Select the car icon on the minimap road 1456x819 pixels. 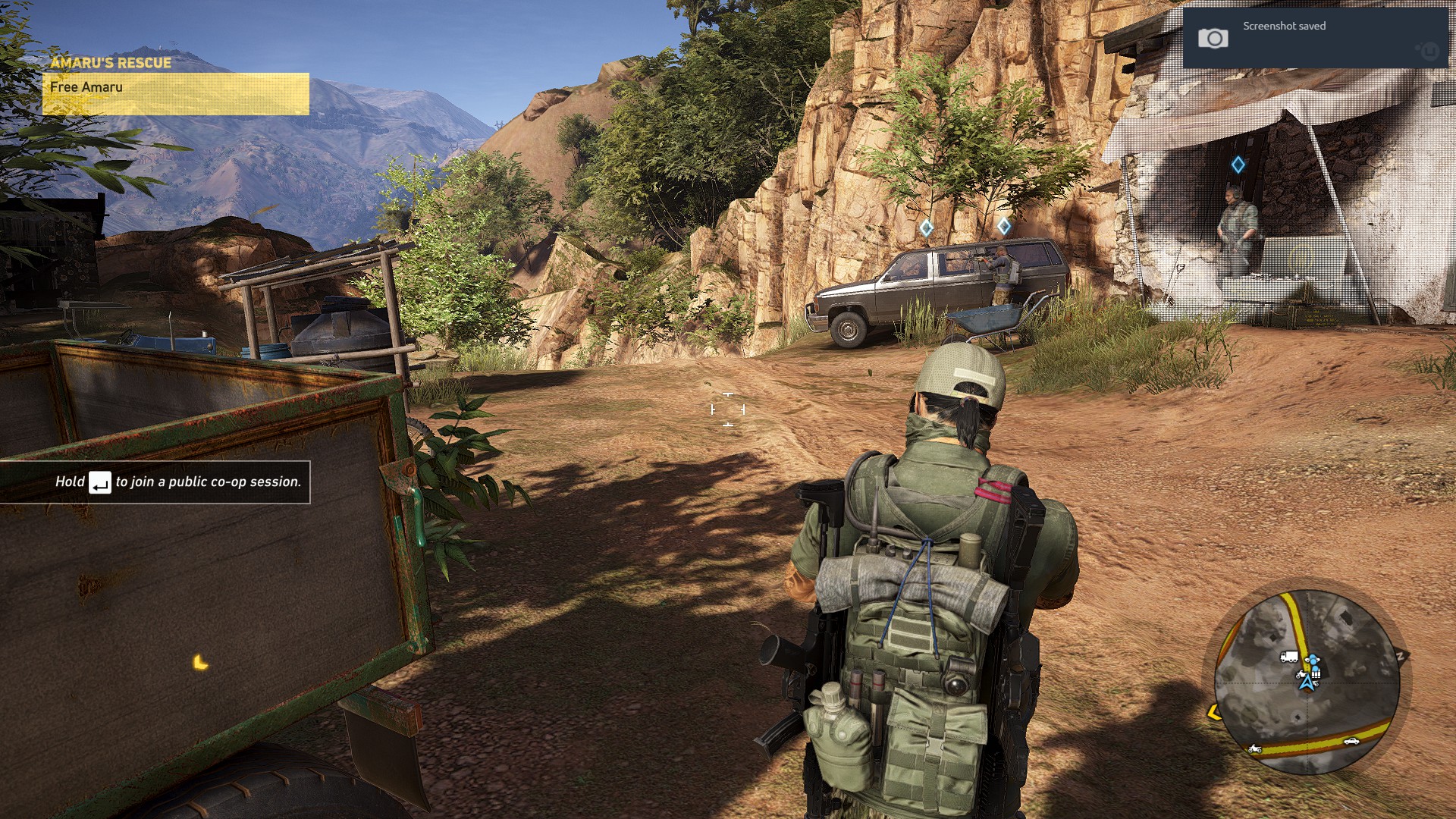coord(1351,741)
